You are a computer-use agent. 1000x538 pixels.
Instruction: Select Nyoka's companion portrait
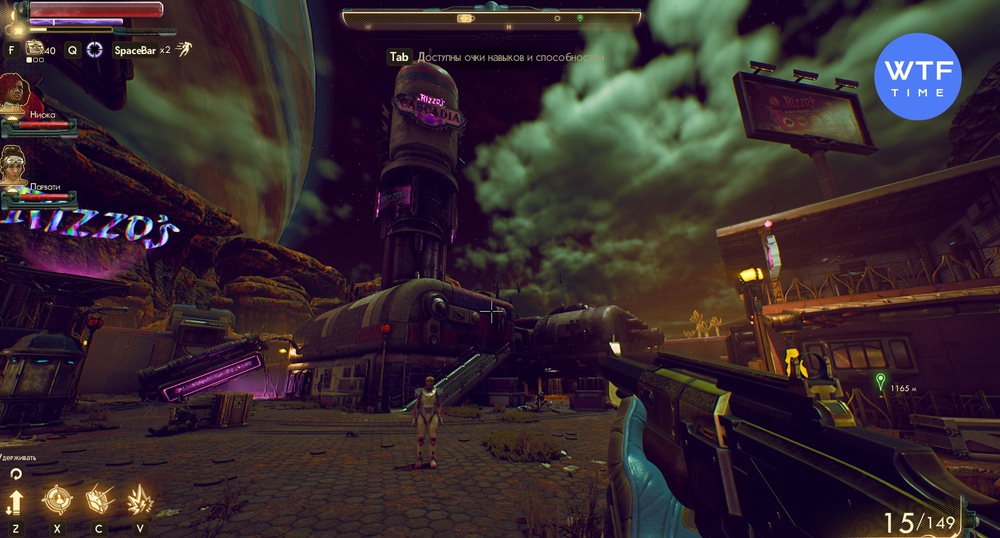point(15,93)
